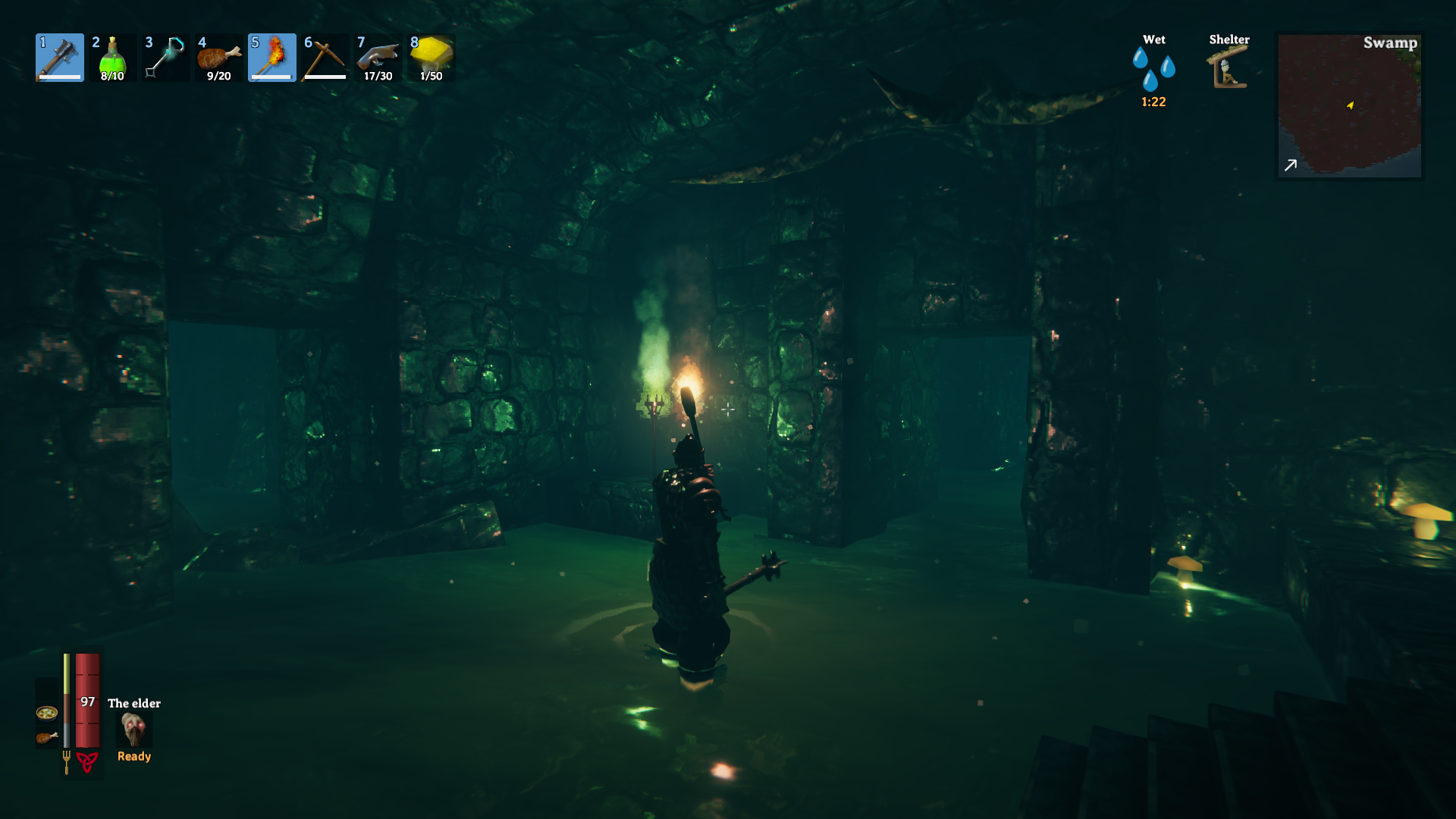
Task: Click the soup bowl food icon
Action: 47,713
